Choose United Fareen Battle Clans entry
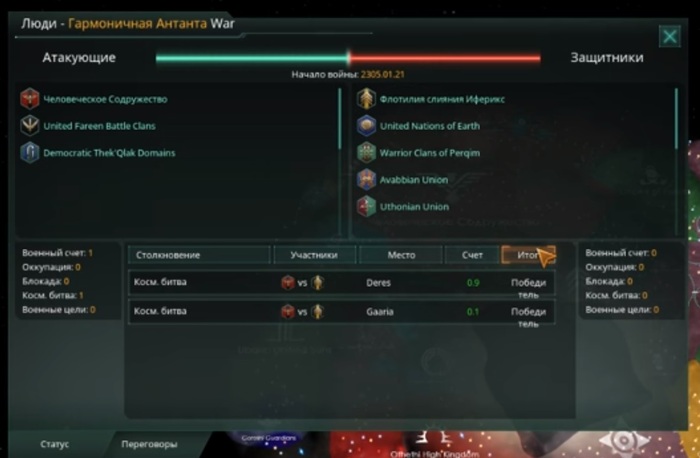The image size is (700, 458). pos(99,126)
